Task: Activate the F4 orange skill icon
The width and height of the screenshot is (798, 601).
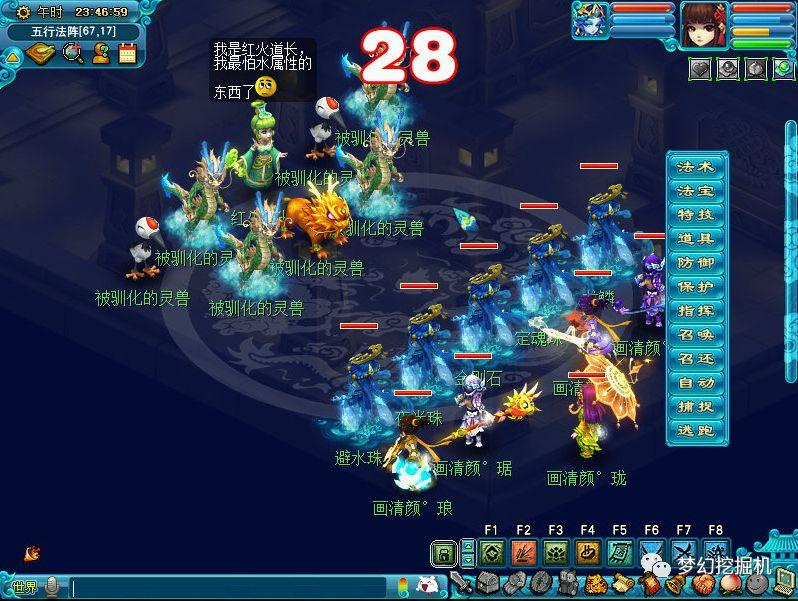Action: point(587,553)
